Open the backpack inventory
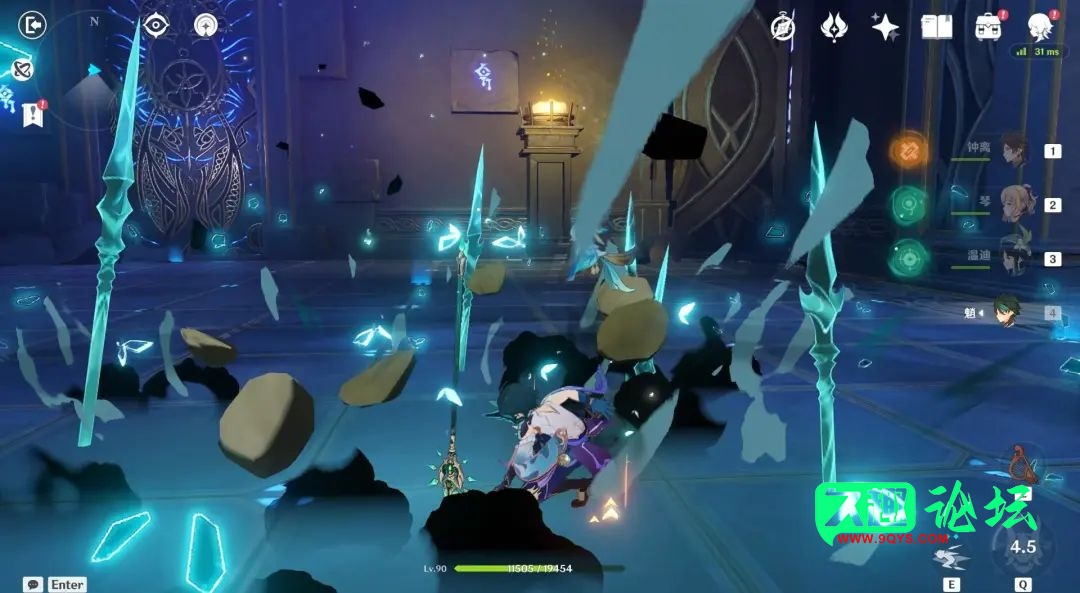The height and width of the screenshot is (593, 1080). [988, 28]
